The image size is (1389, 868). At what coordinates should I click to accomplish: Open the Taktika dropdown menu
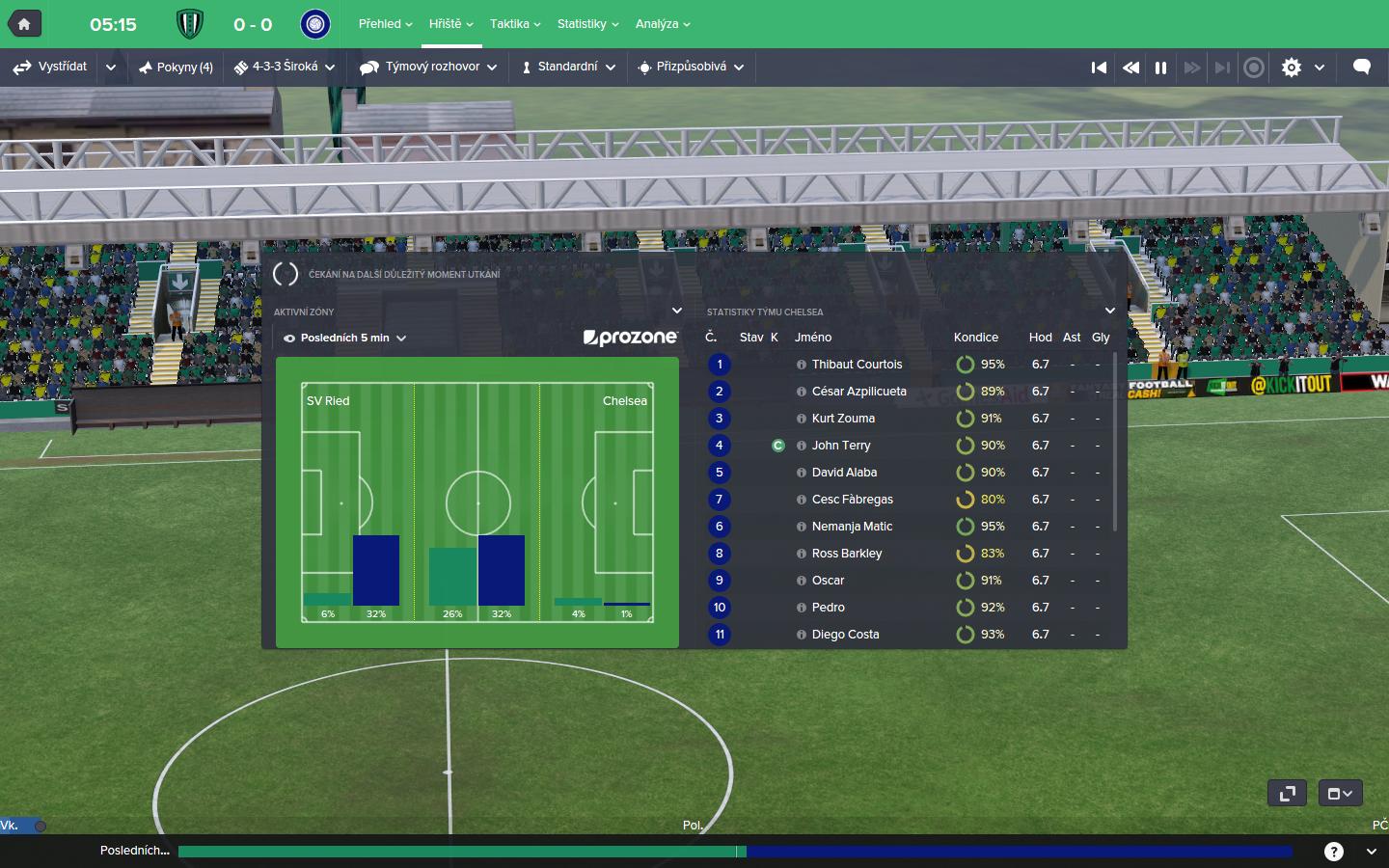(514, 24)
